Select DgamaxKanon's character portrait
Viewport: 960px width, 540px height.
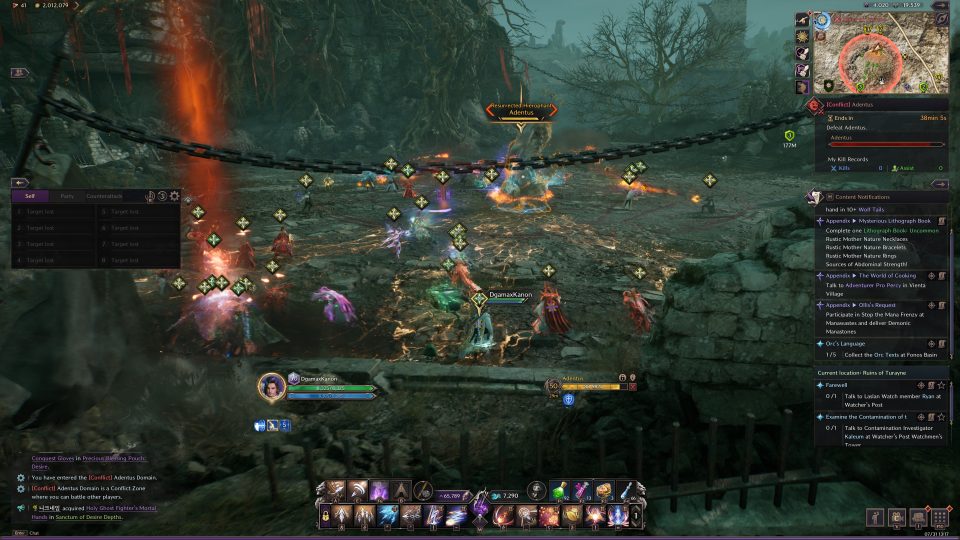(x=271, y=385)
